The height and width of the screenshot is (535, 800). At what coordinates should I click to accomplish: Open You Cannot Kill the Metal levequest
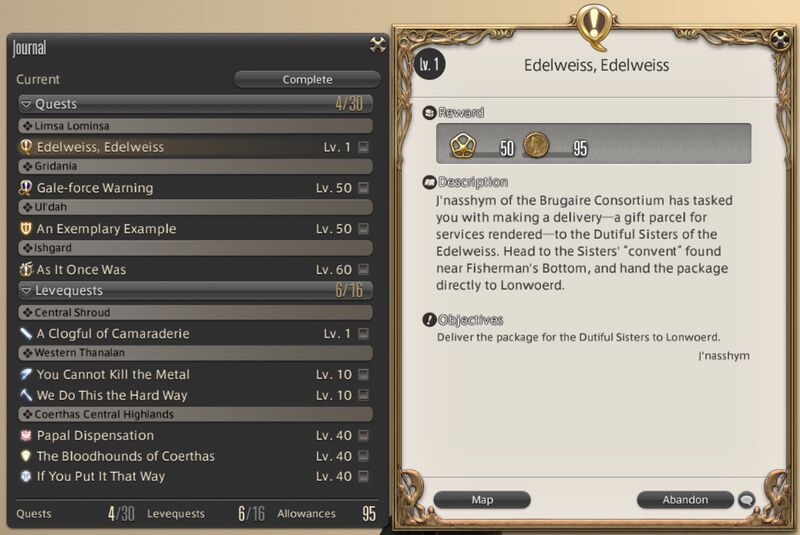tap(113, 375)
